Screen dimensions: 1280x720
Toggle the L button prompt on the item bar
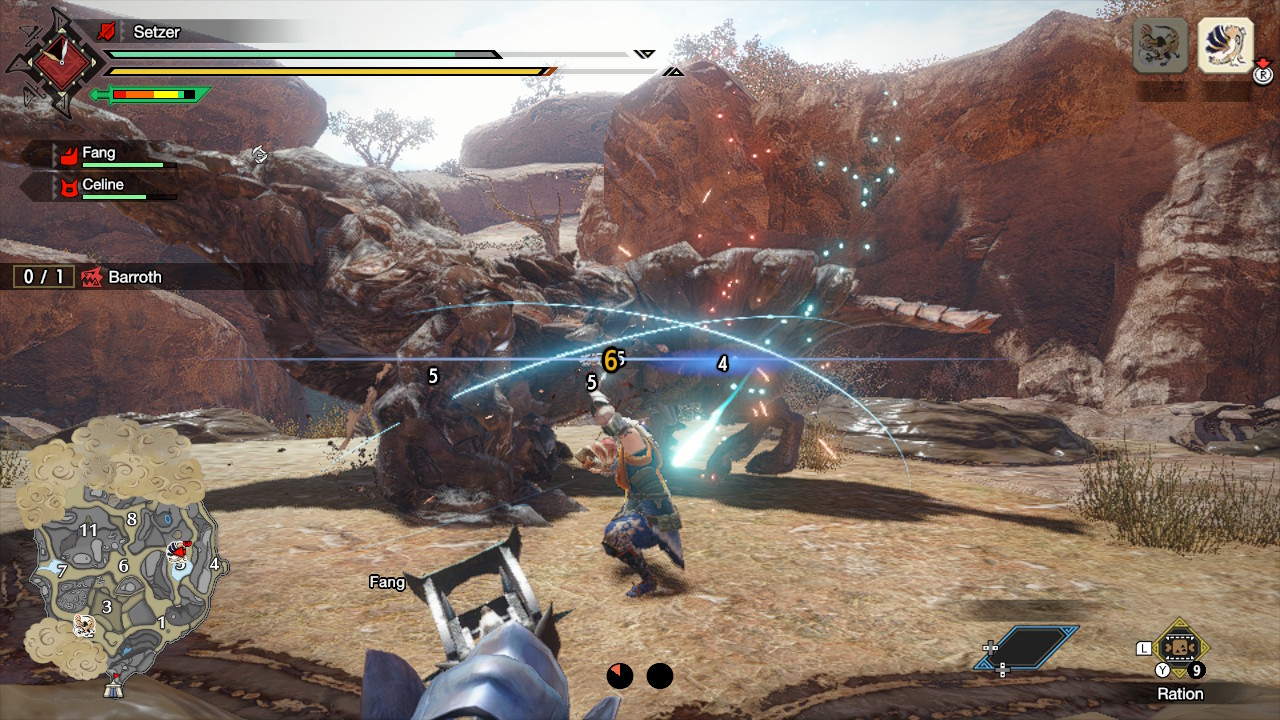pyautogui.click(x=1144, y=648)
